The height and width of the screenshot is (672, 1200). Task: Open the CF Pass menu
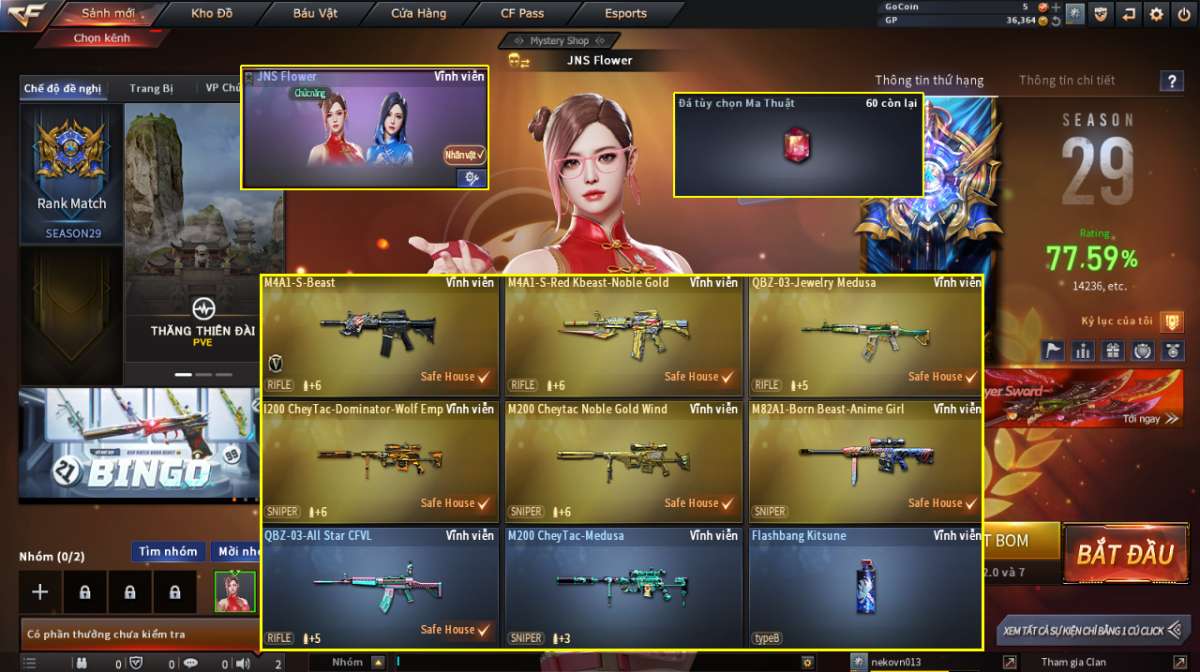point(522,14)
